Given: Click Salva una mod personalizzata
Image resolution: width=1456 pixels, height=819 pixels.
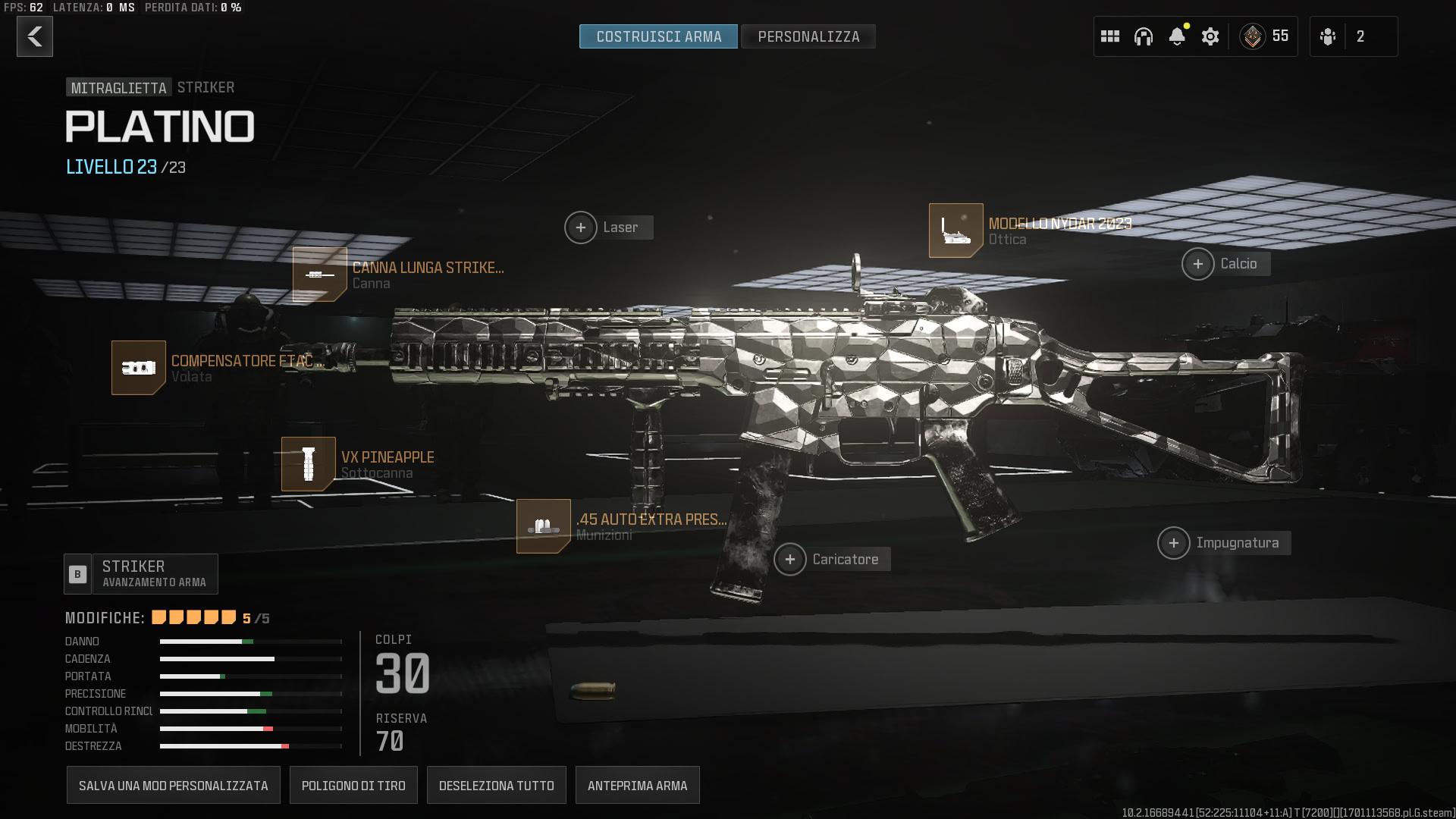Looking at the screenshot, I should coord(174,786).
